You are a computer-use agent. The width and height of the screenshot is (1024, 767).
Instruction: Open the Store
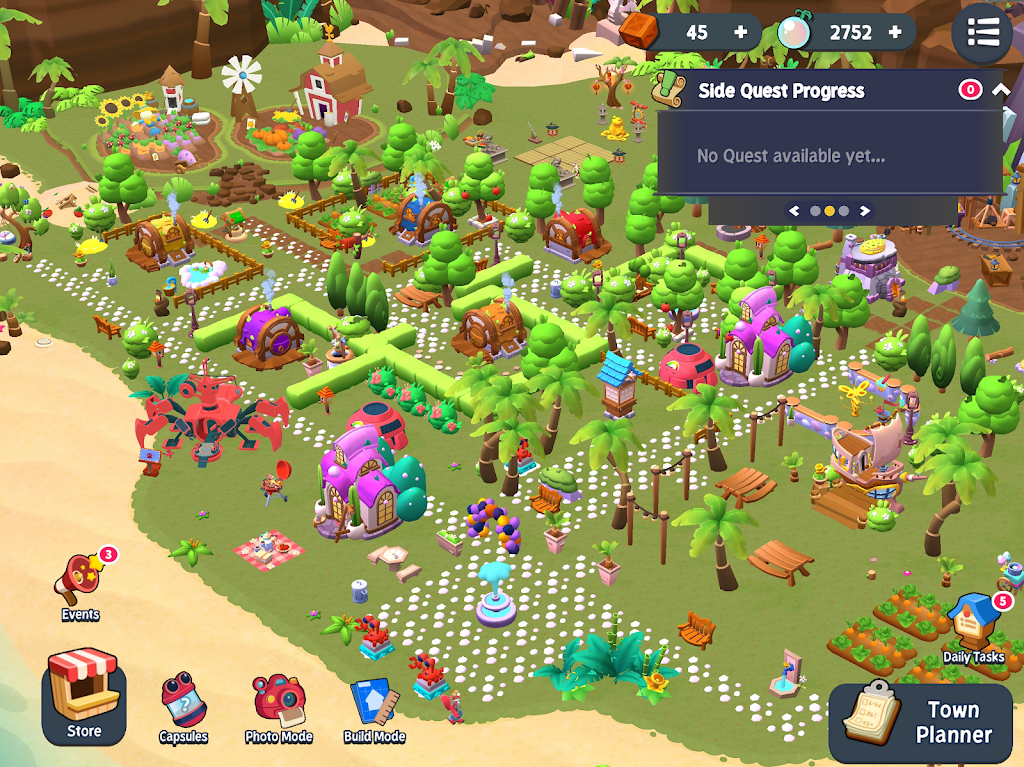(84, 696)
